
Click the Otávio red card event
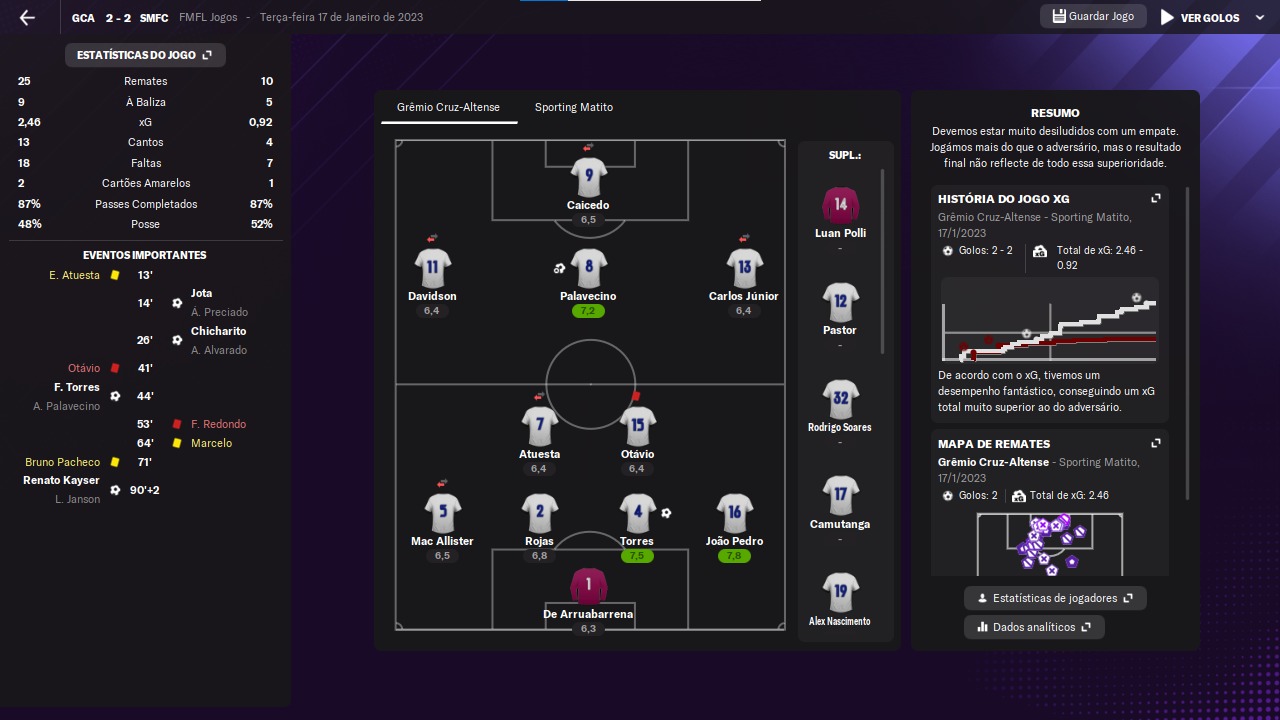84,368
